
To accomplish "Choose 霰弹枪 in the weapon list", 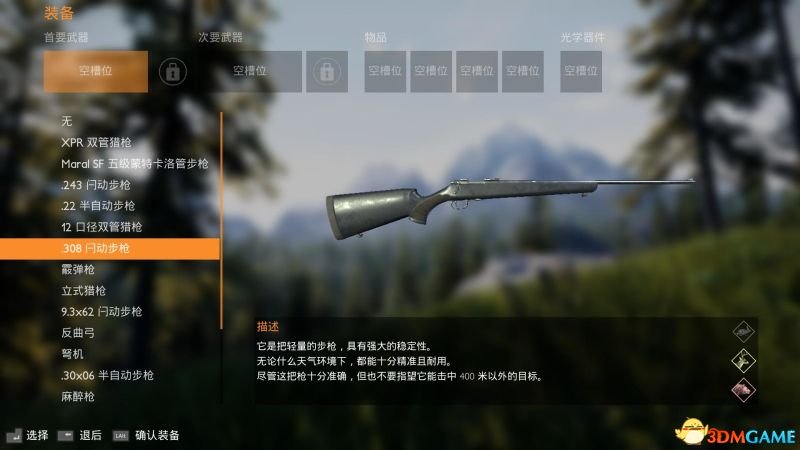I will tap(83, 269).
